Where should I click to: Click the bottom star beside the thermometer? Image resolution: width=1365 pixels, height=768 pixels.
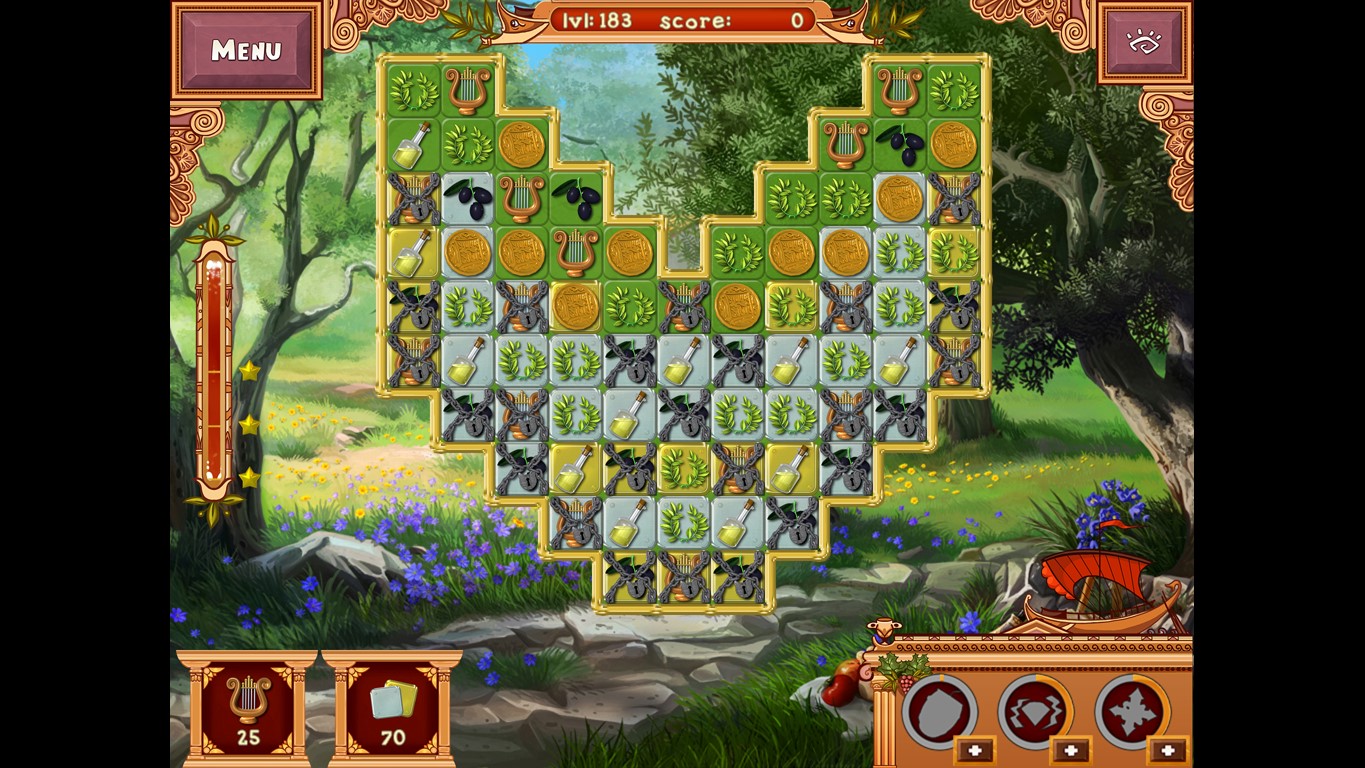point(246,478)
